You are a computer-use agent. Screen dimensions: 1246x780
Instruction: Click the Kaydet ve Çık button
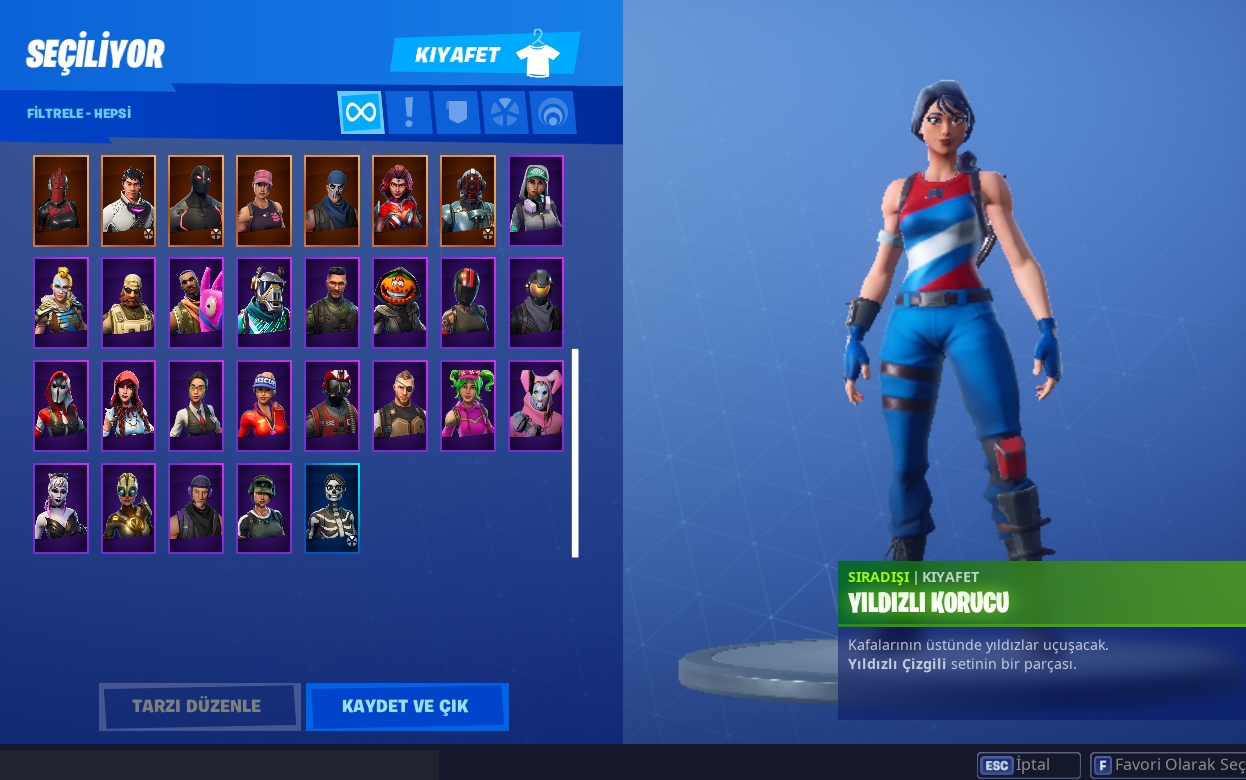coord(406,706)
